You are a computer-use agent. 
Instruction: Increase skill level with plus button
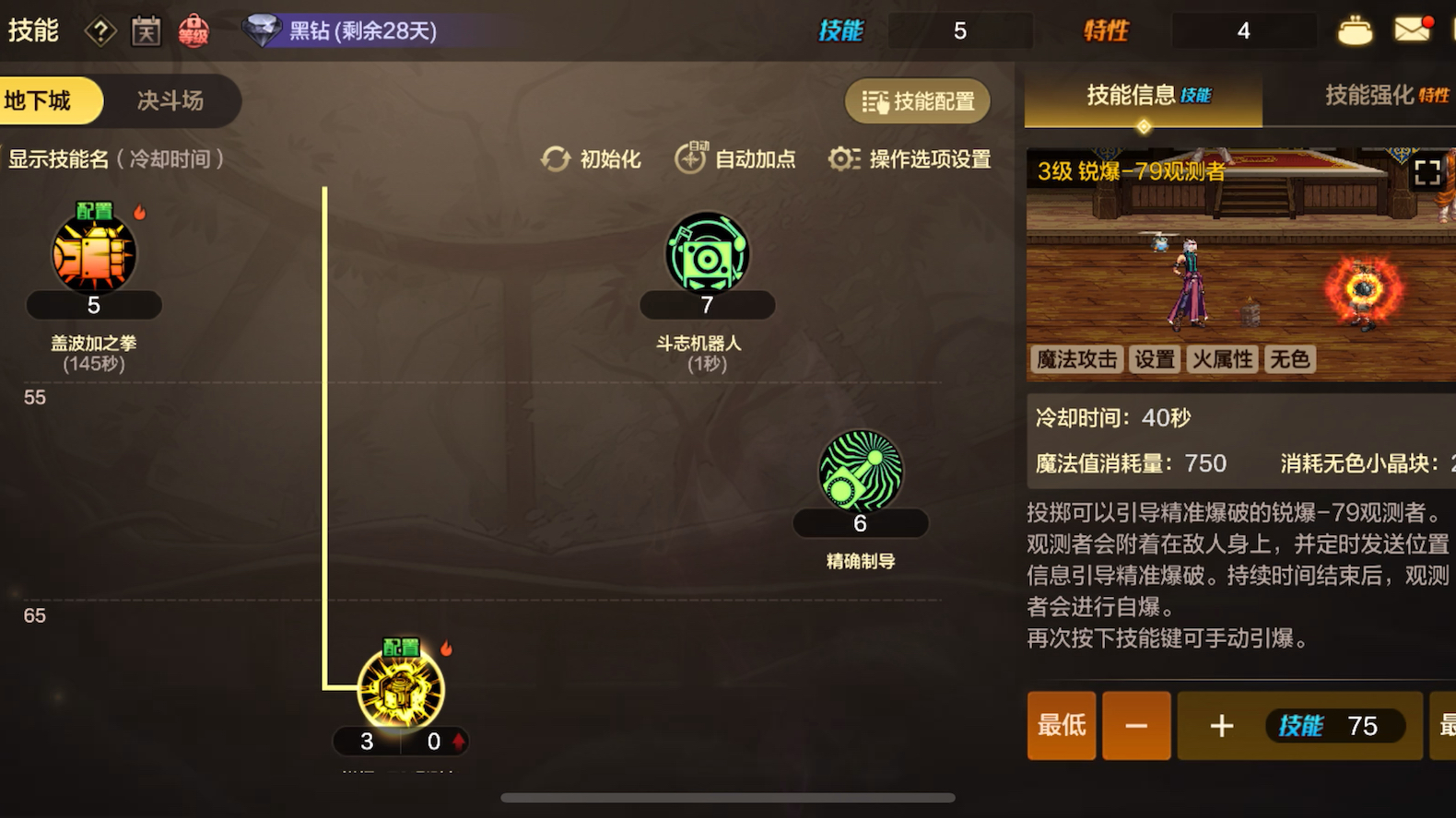click(x=1222, y=726)
